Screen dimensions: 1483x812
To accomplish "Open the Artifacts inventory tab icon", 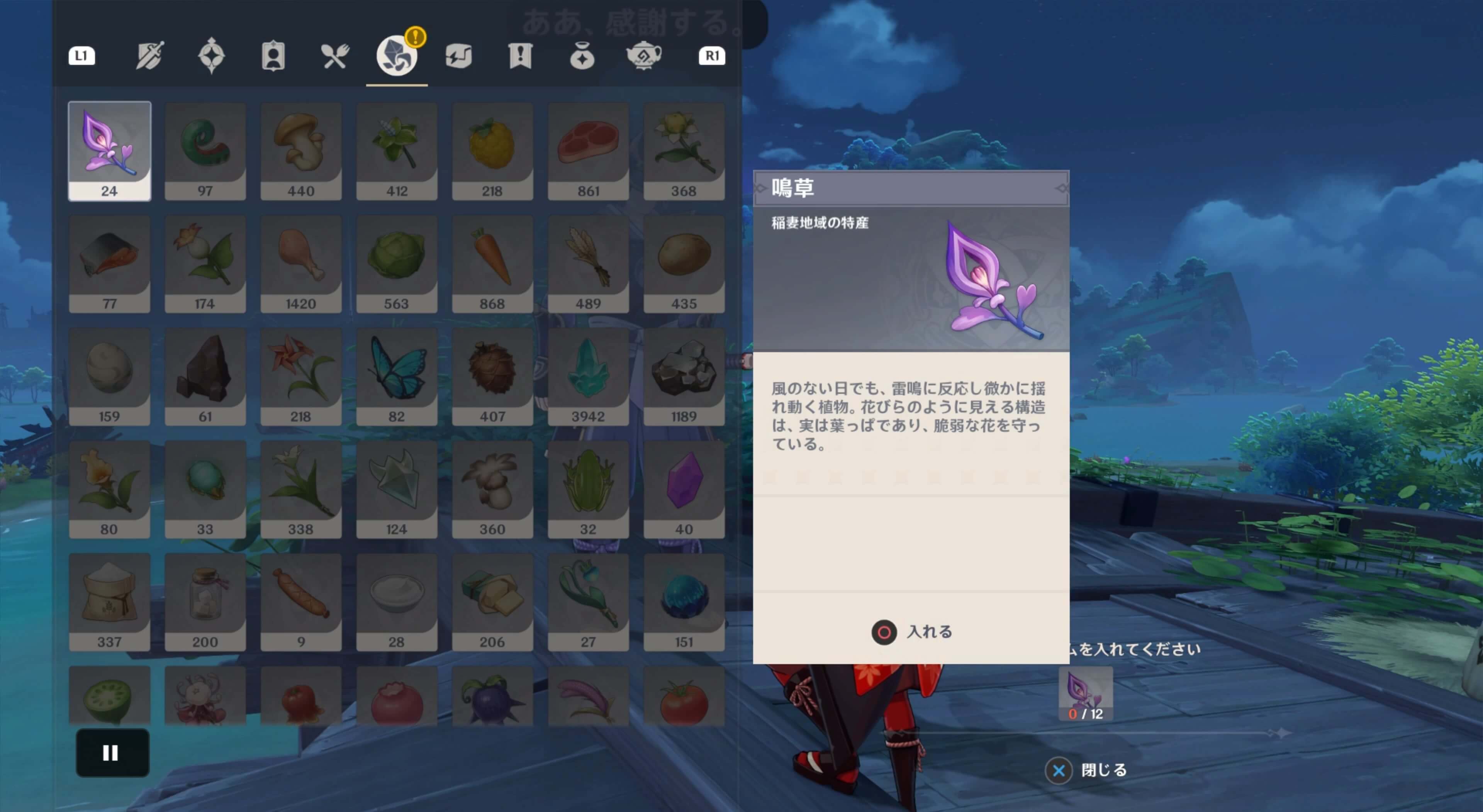I will tap(212, 56).
